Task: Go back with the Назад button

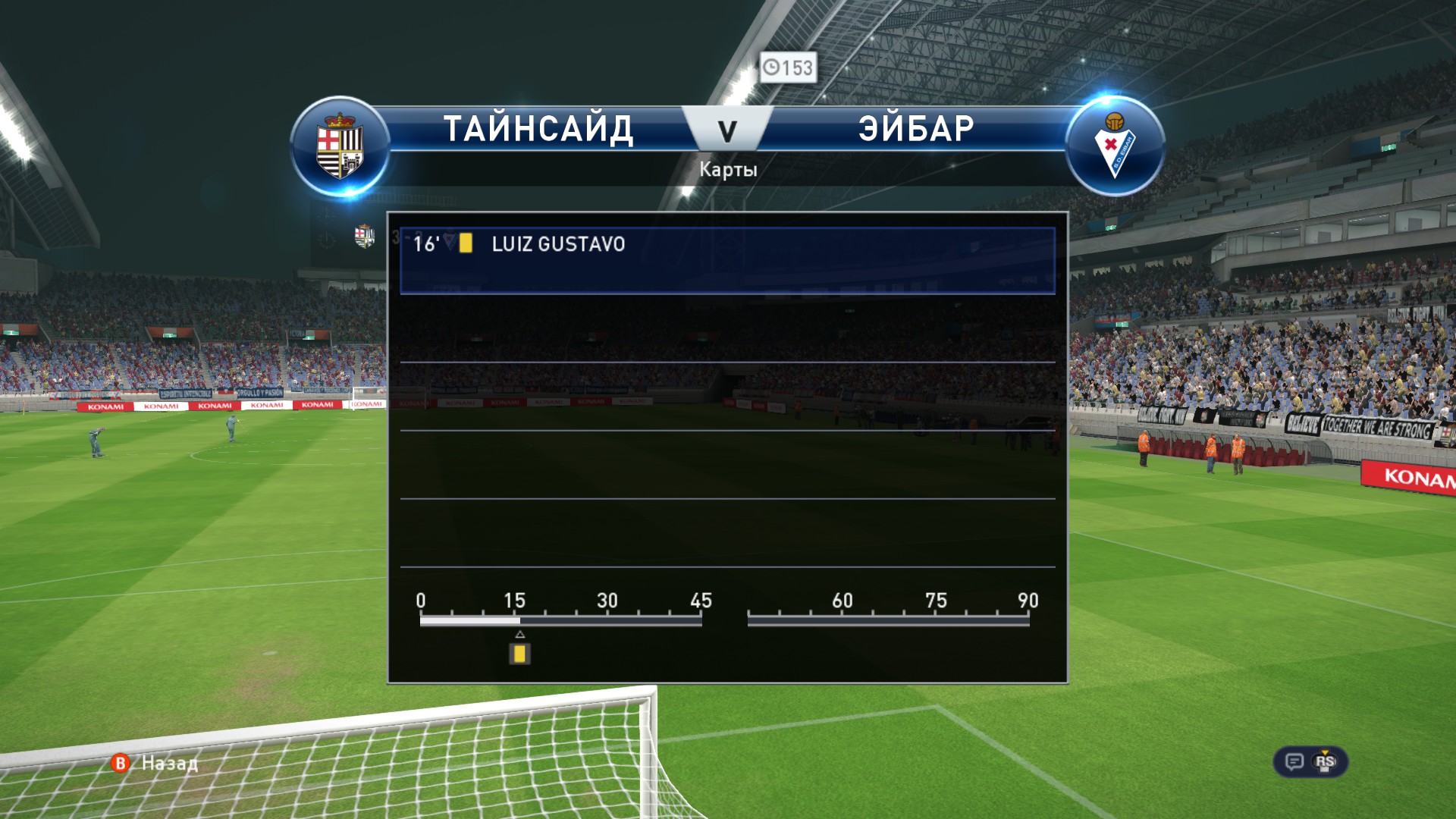Action: (155, 763)
